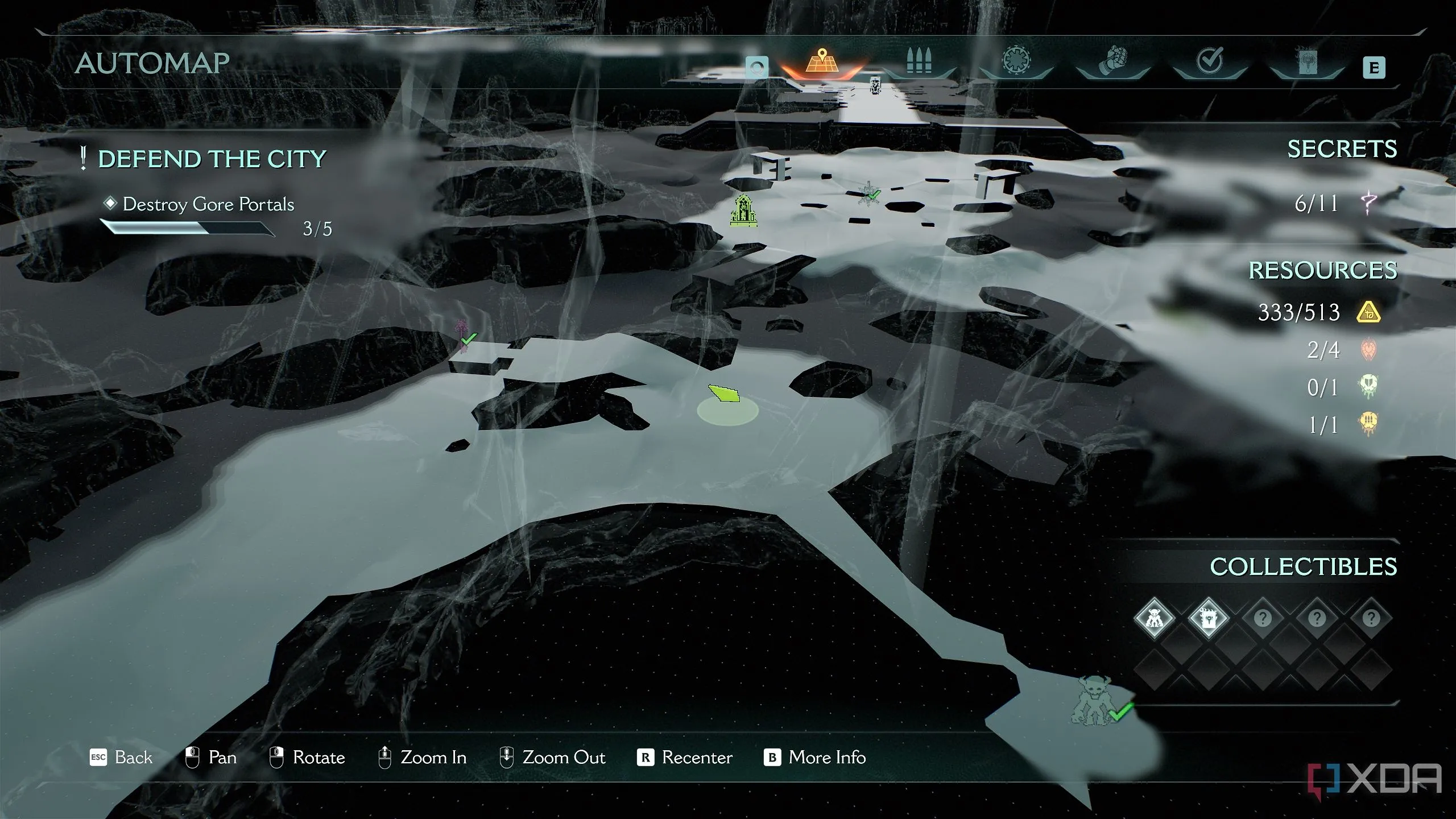This screenshot has height=819, width=1456.
Task: Select the Destroy Gore Portals objective
Action: (x=208, y=204)
